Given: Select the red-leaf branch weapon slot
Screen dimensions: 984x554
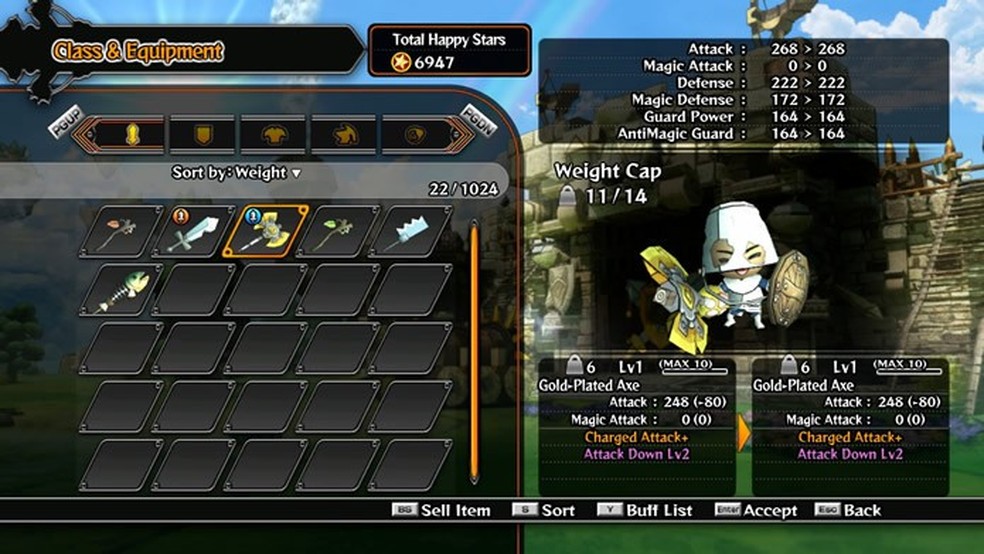Looking at the screenshot, I should click(121, 232).
